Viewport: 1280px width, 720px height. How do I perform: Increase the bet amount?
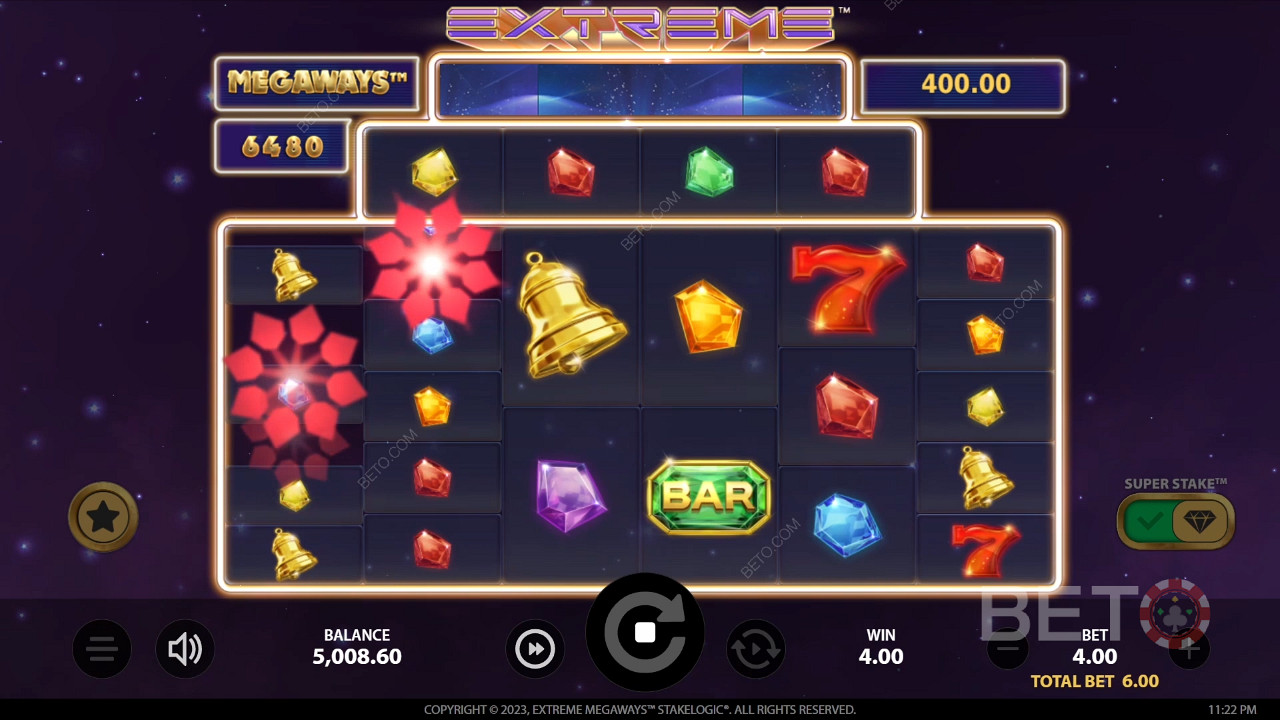[1189, 650]
